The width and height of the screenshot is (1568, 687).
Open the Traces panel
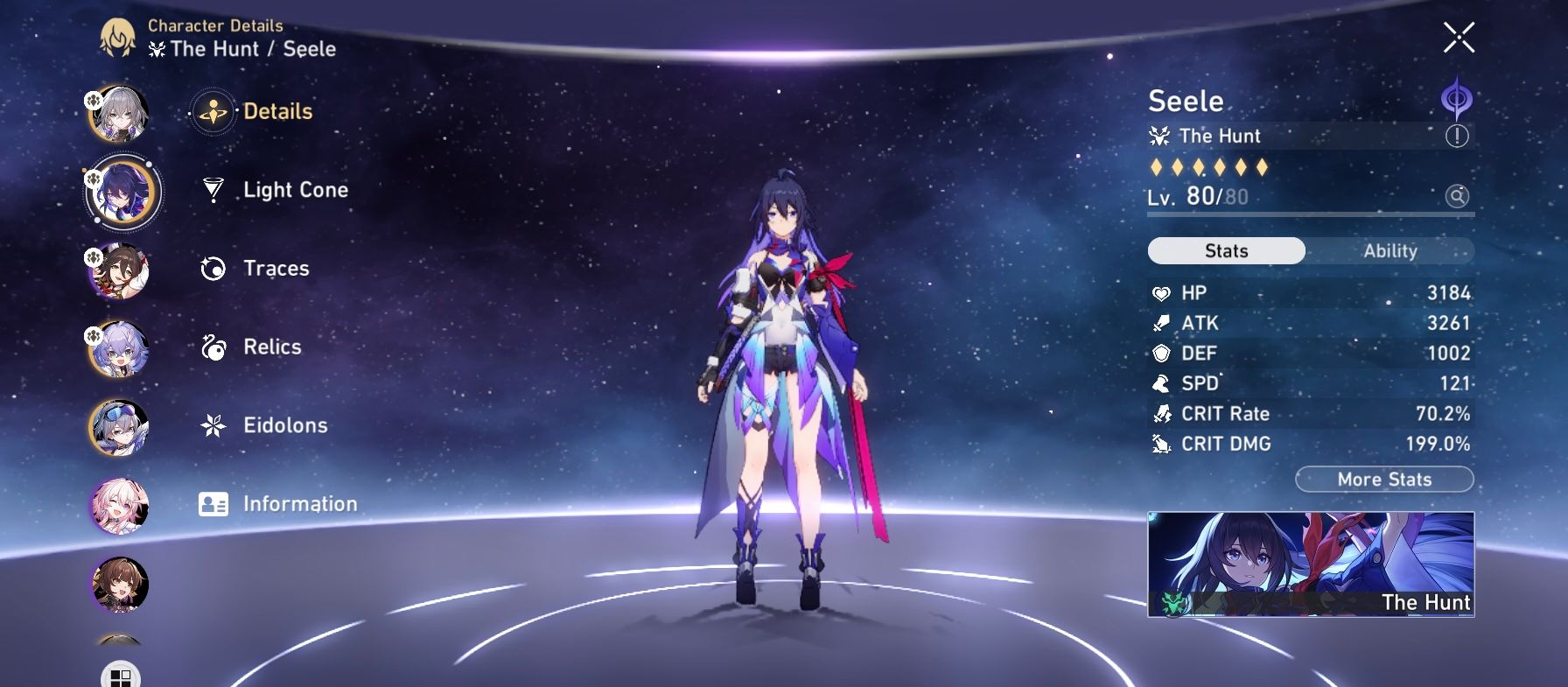click(276, 269)
